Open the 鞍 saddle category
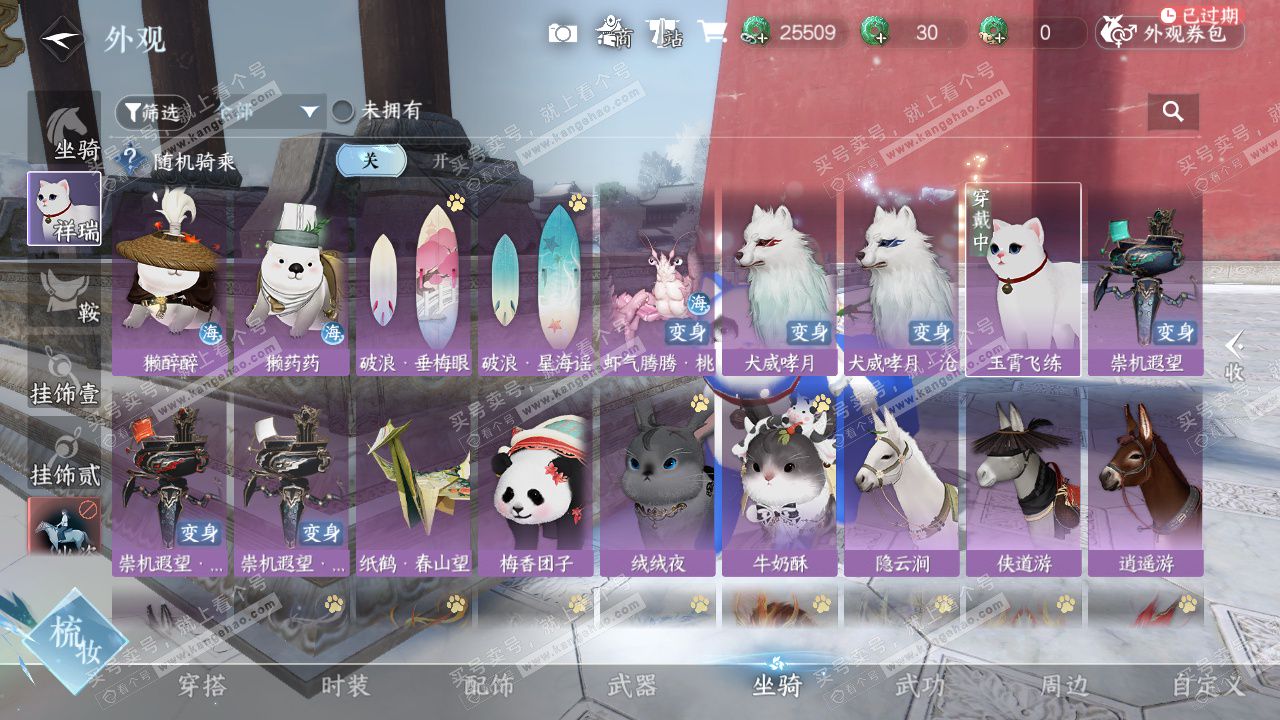1280x720 pixels. pos(66,297)
